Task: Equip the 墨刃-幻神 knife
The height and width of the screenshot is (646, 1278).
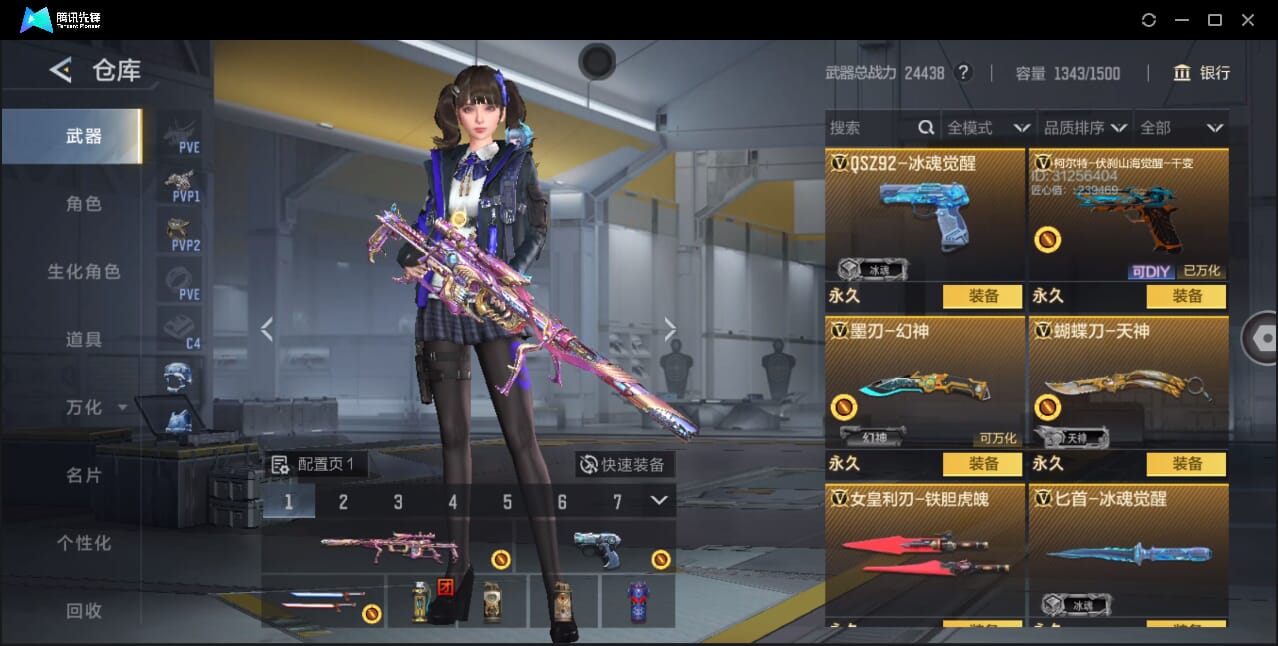Action: coord(982,464)
